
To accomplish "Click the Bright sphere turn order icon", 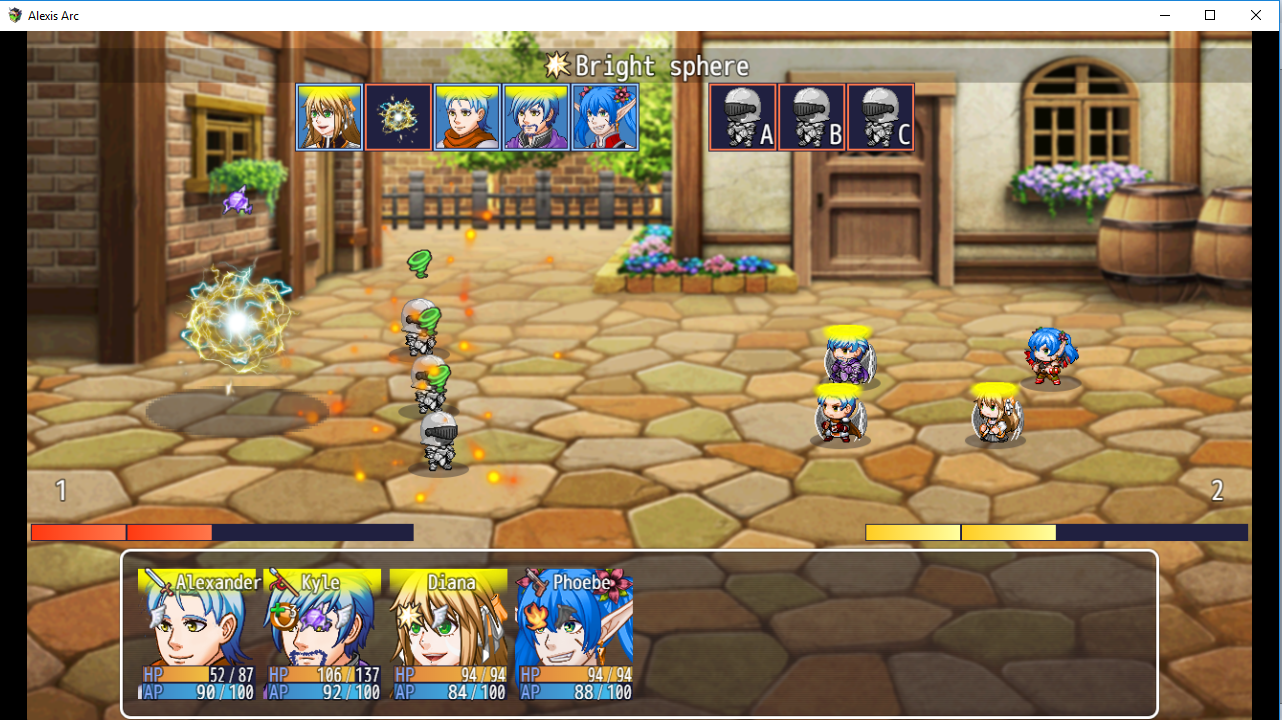I will point(398,117).
